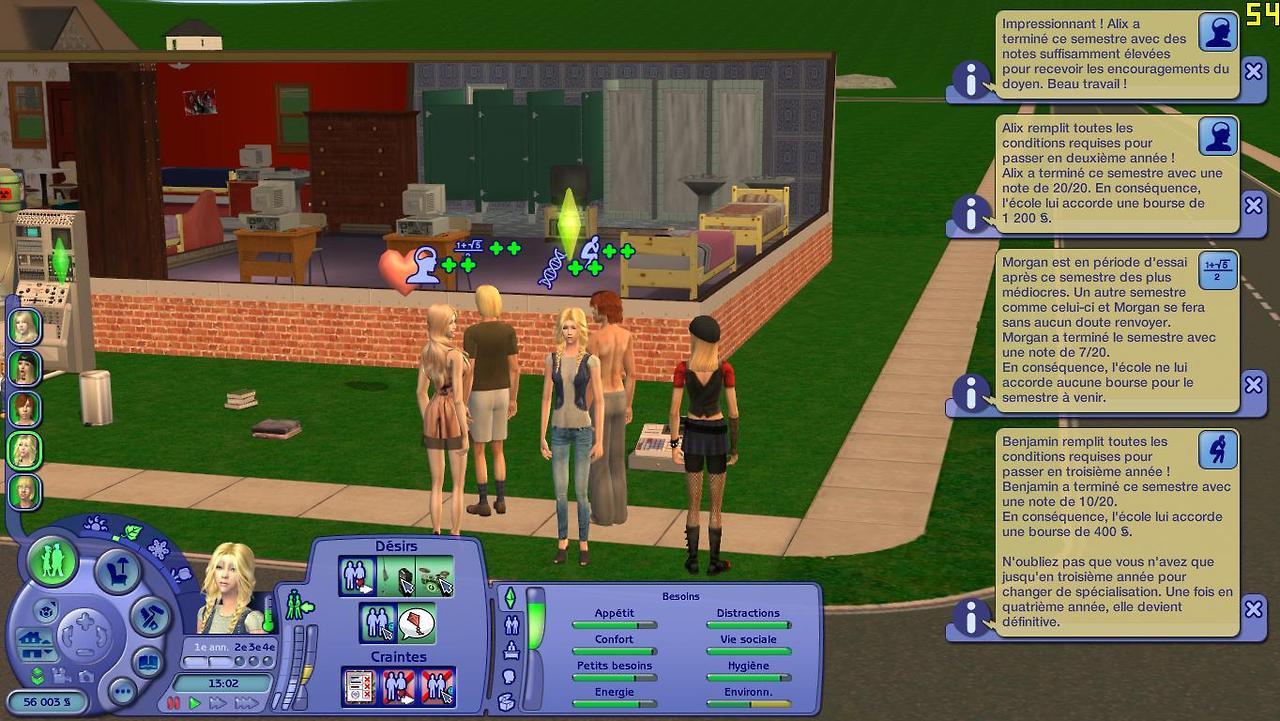
Task: Close Benjamin's third-year notification
Action: pos(1253,608)
